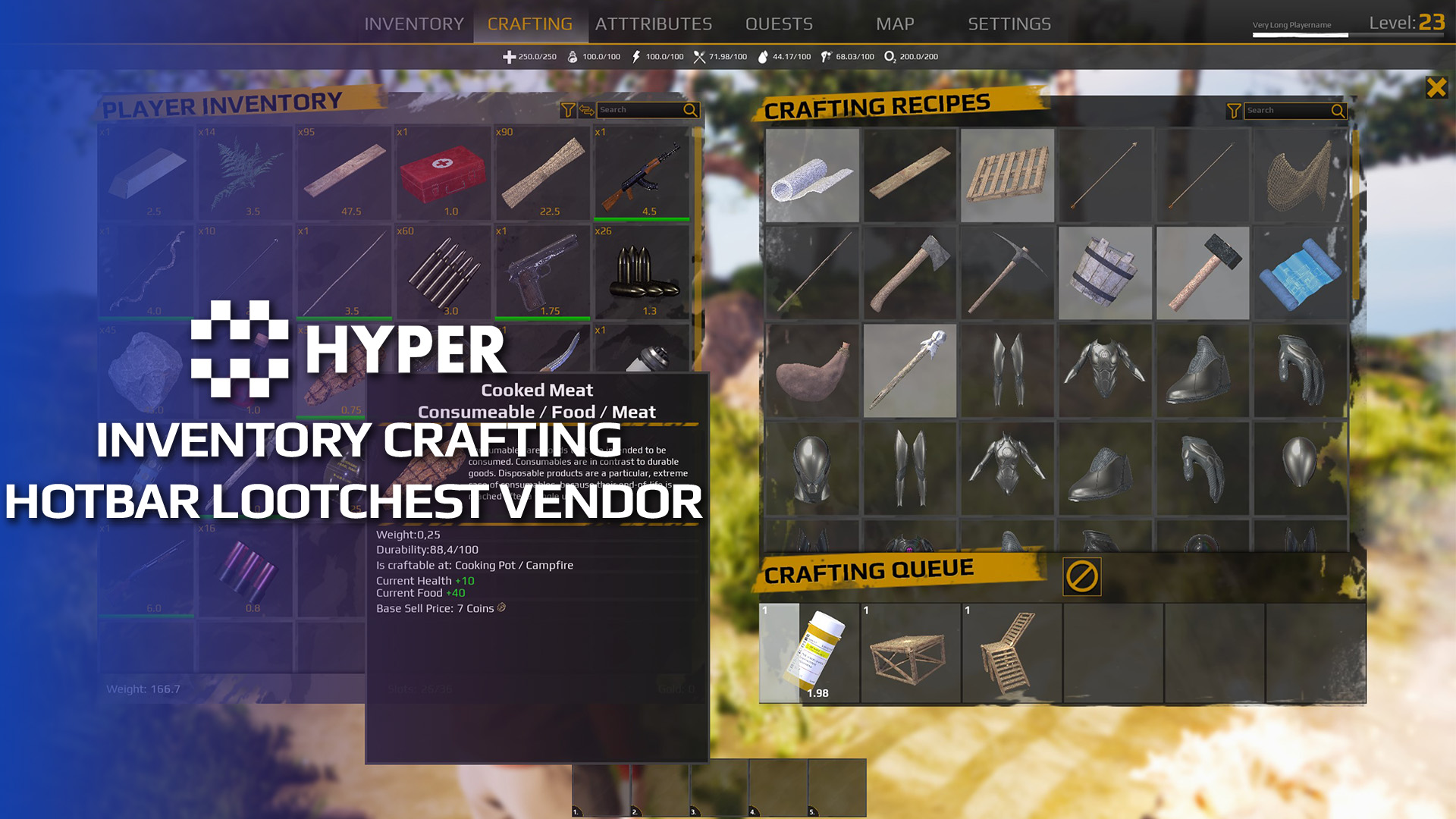Switch to the INVENTORY tab

pyautogui.click(x=414, y=23)
